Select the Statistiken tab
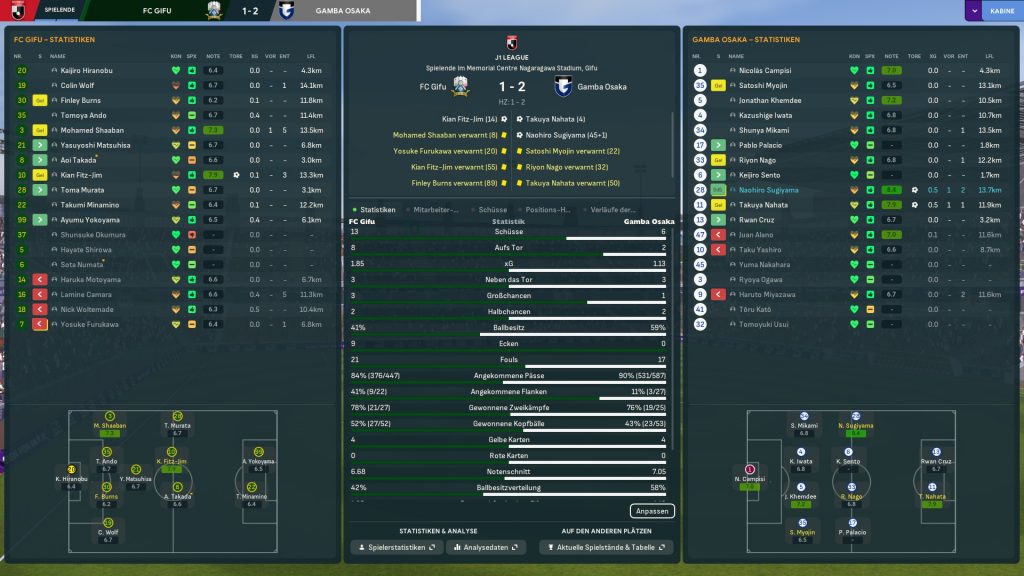Viewport: 1024px width, 576px height. pos(378,210)
